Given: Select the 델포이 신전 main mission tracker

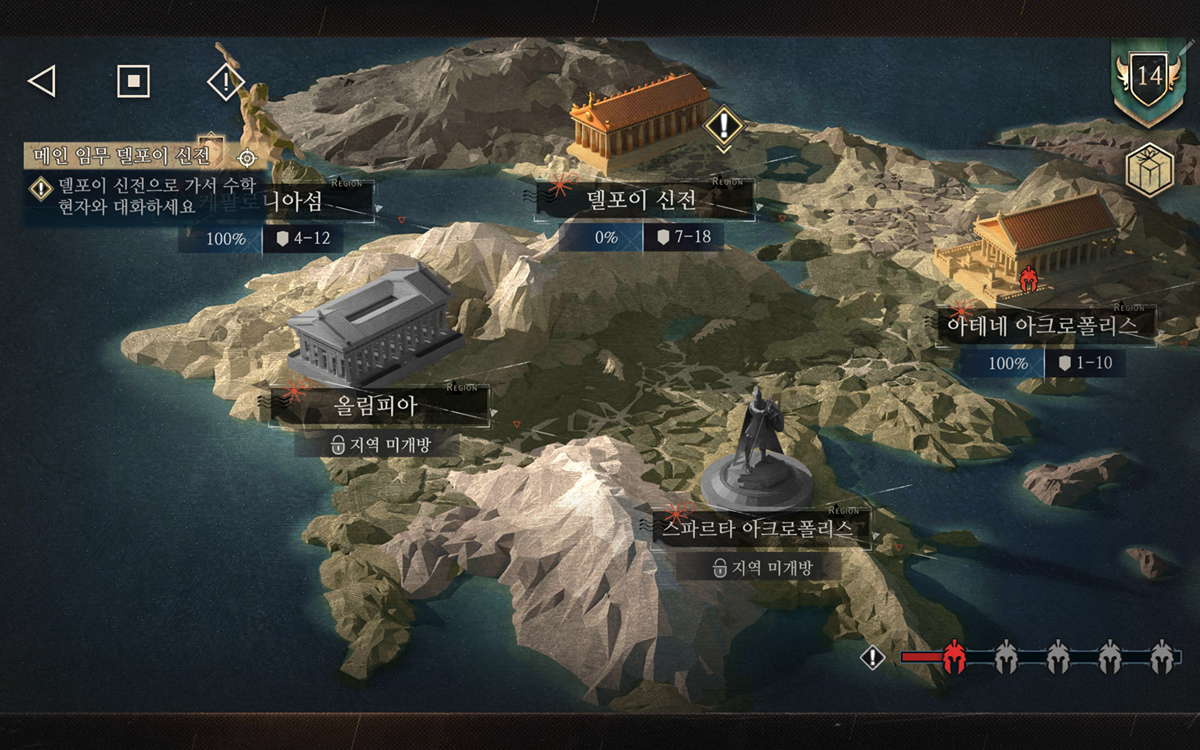Looking at the screenshot, I should pyautogui.click(x=122, y=157).
